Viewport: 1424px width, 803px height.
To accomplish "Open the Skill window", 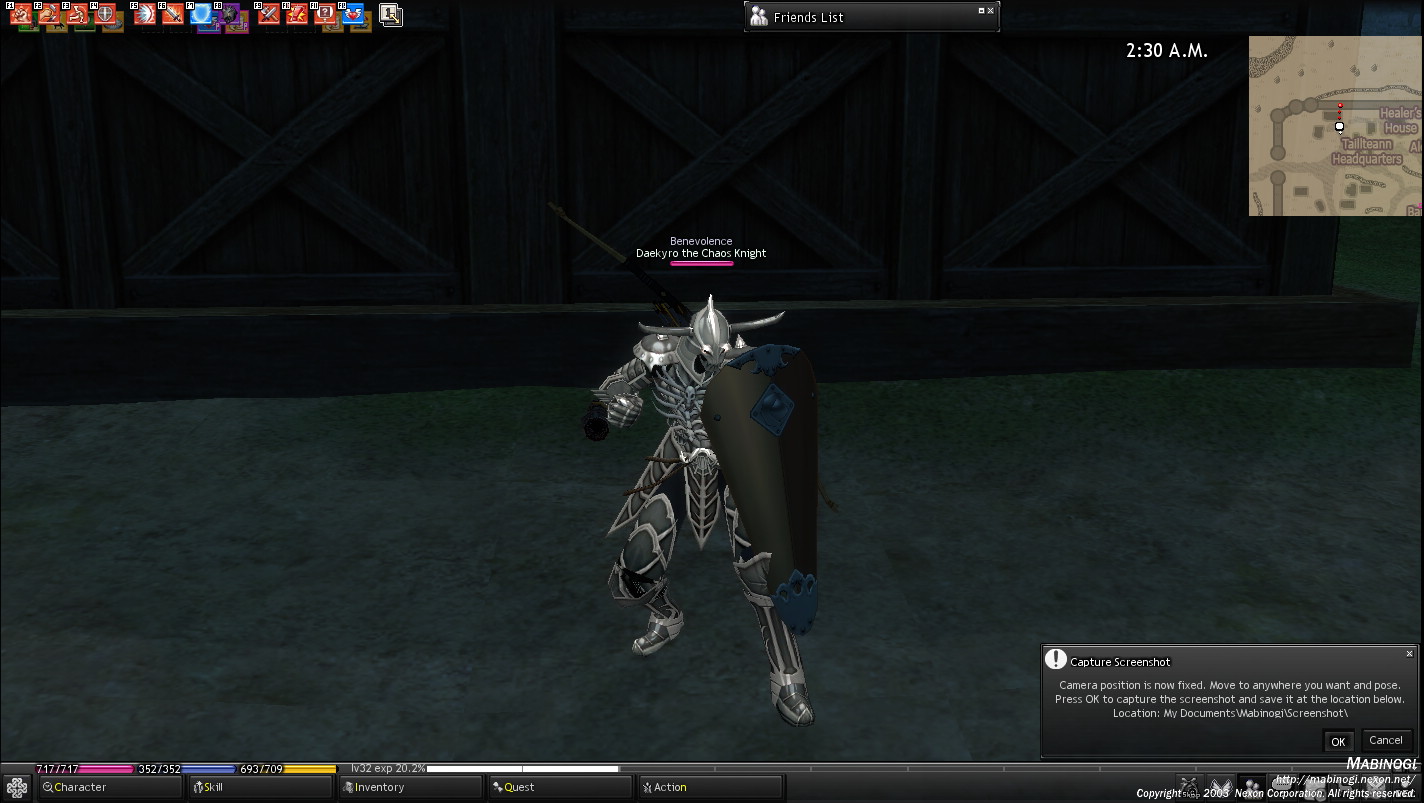I will [x=260, y=787].
